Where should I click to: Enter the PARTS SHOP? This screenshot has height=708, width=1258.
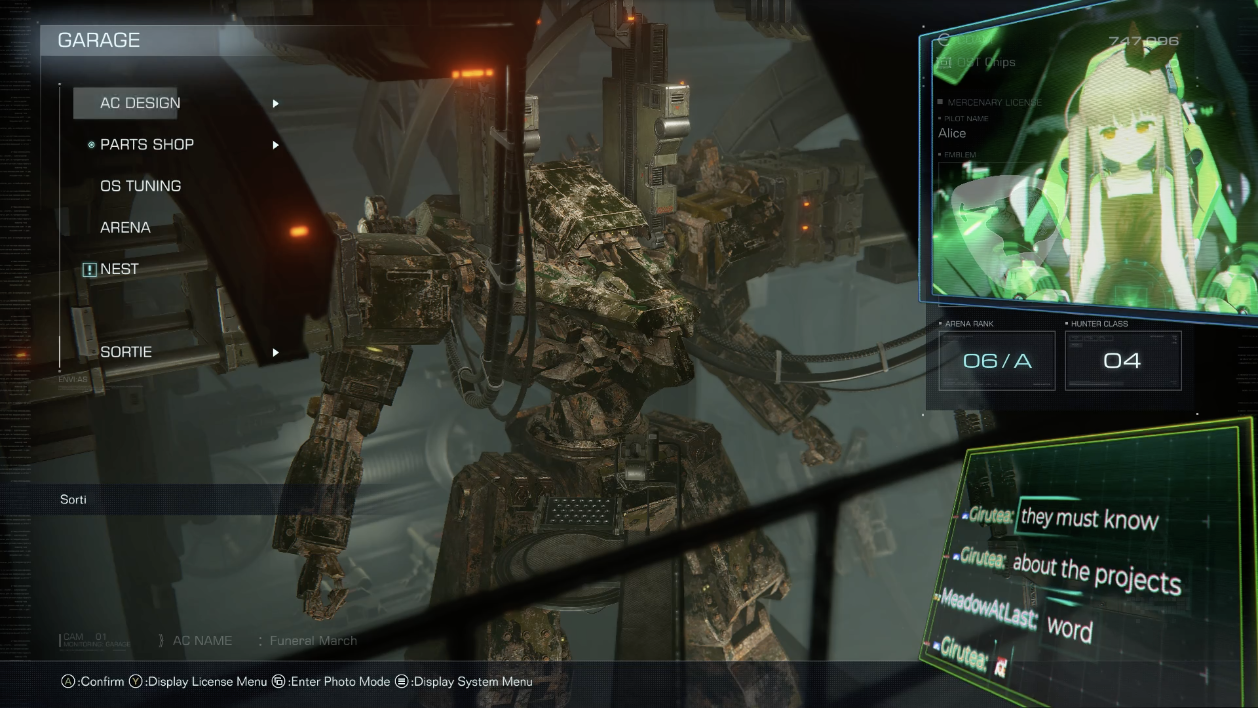point(147,145)
